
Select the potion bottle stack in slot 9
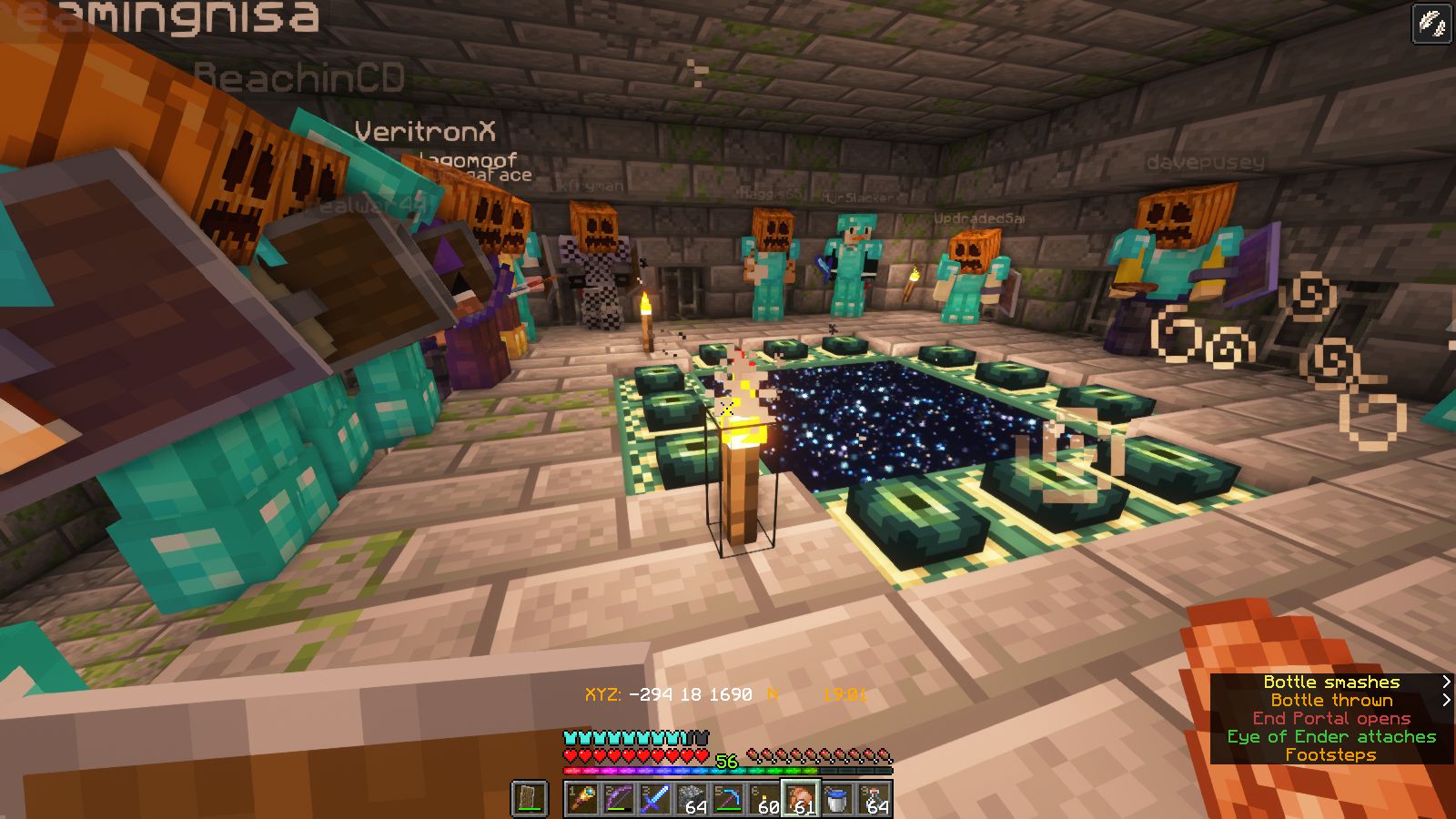[x=874, y=799]
